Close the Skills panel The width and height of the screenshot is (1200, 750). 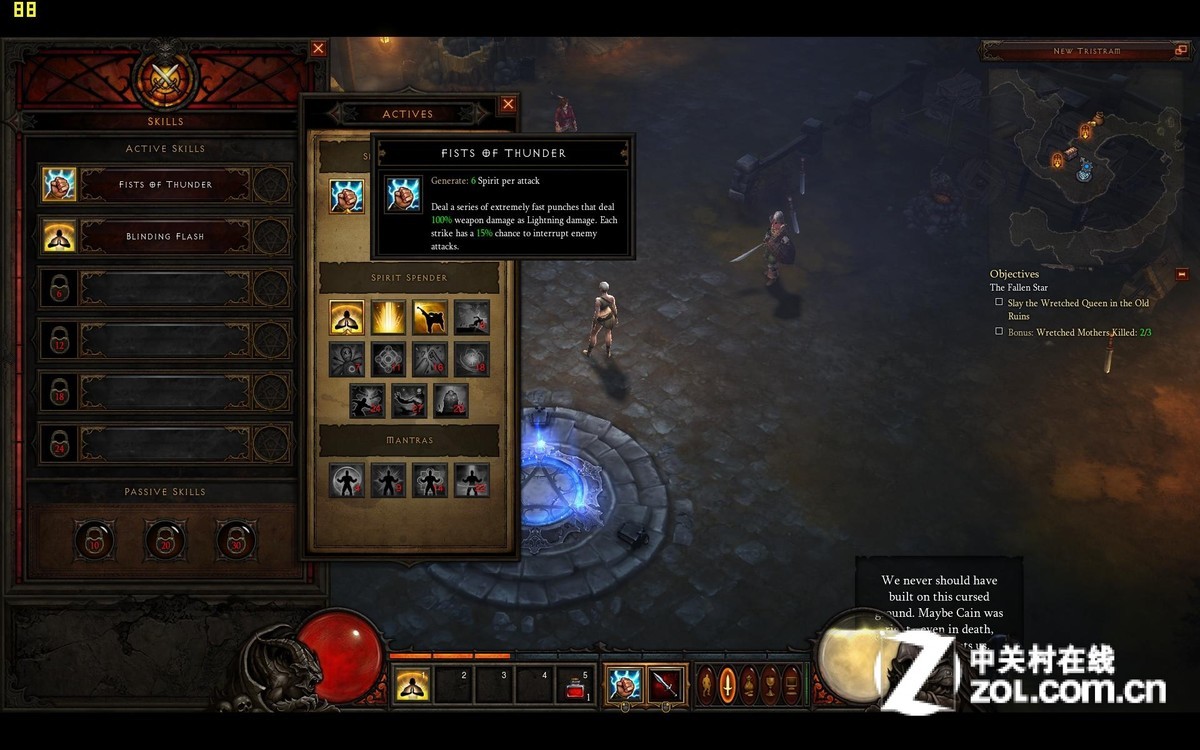318,48
